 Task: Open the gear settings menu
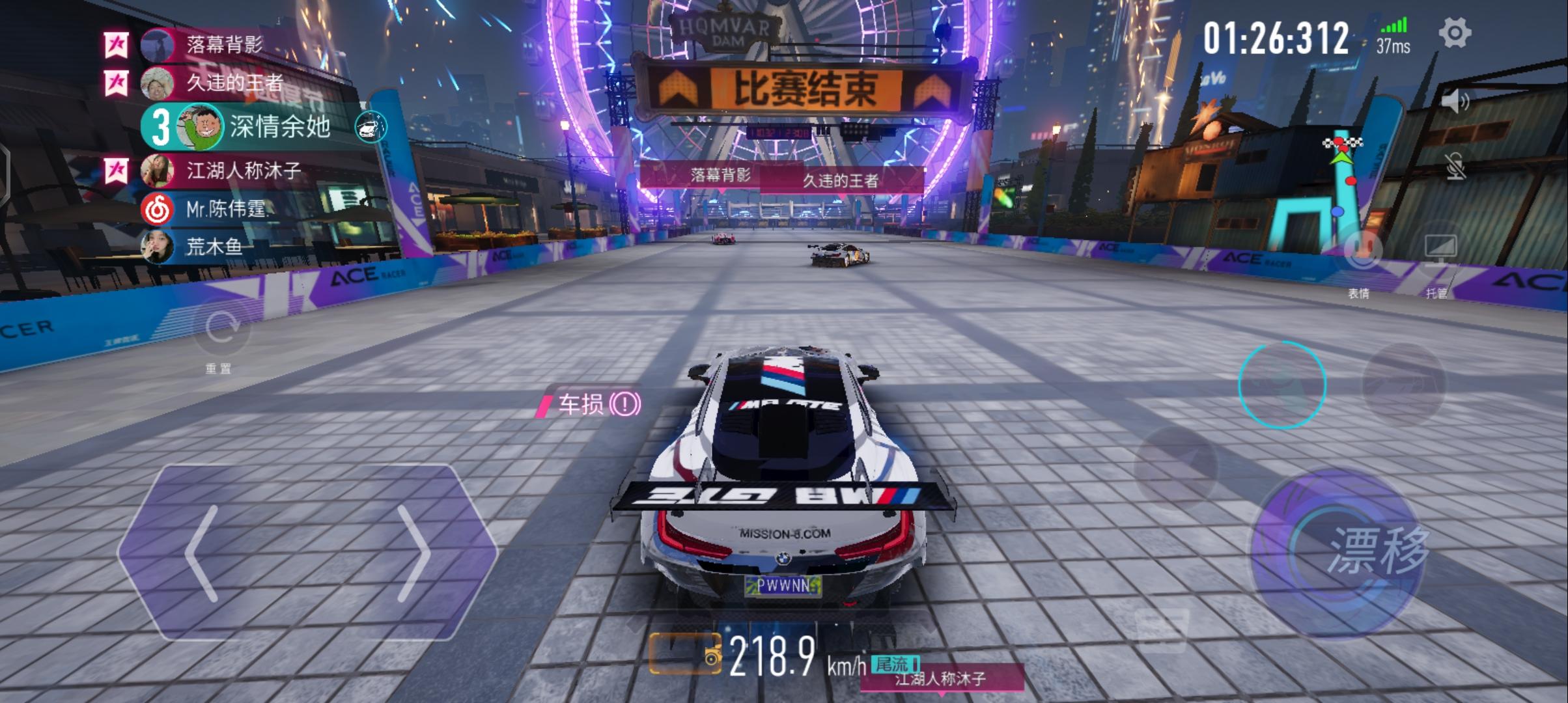pyautogui.click(x=1454, y=33)
